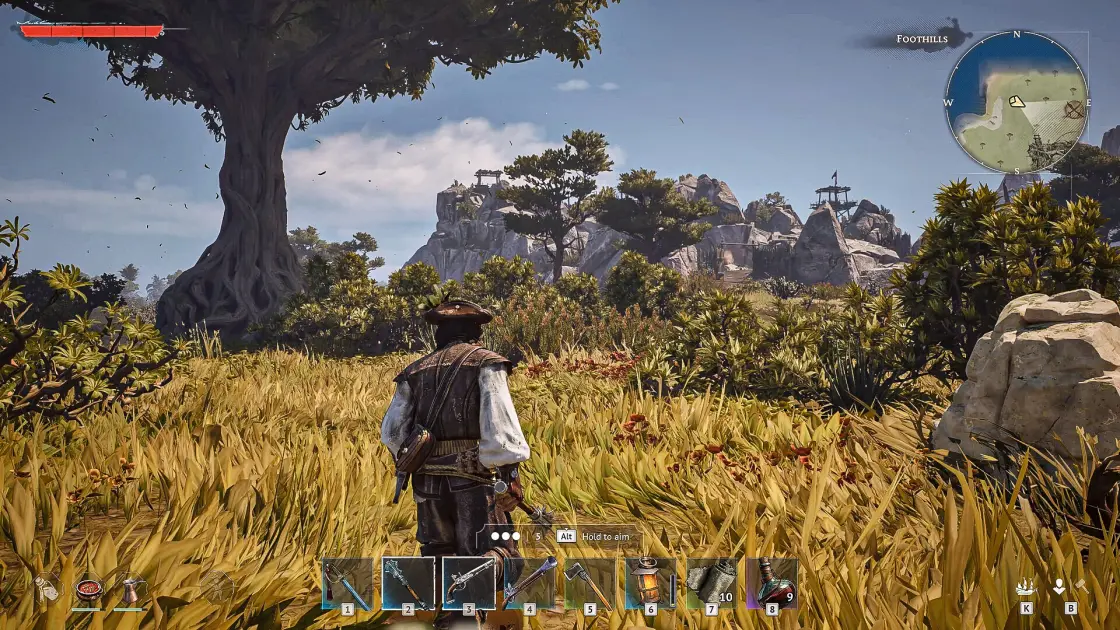Equip the spiked mace in slot 2

tap(408, 583)
